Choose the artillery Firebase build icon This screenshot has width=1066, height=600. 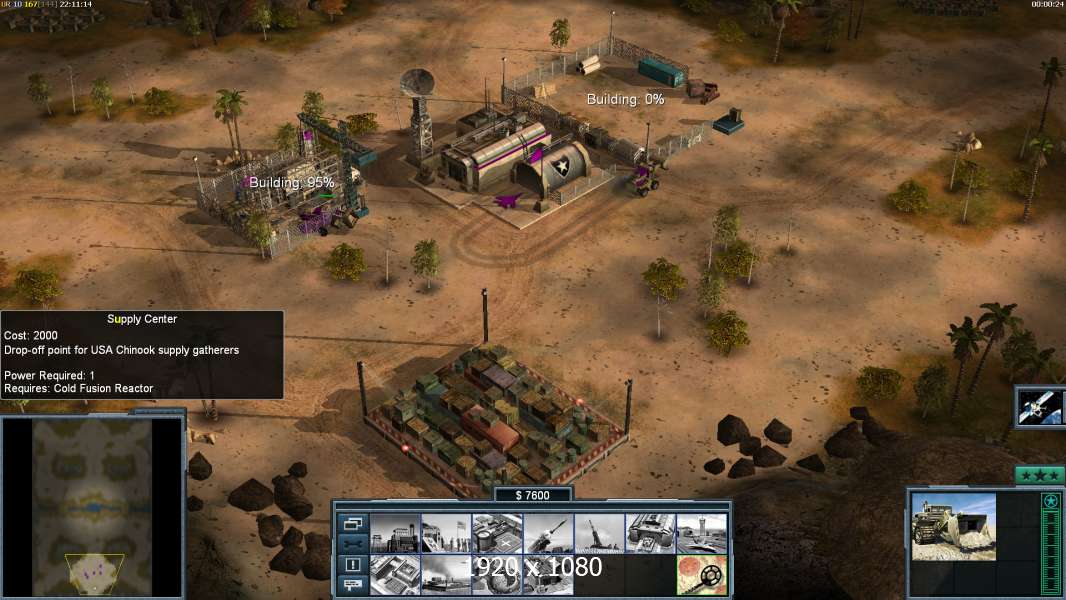pos(599,533)
